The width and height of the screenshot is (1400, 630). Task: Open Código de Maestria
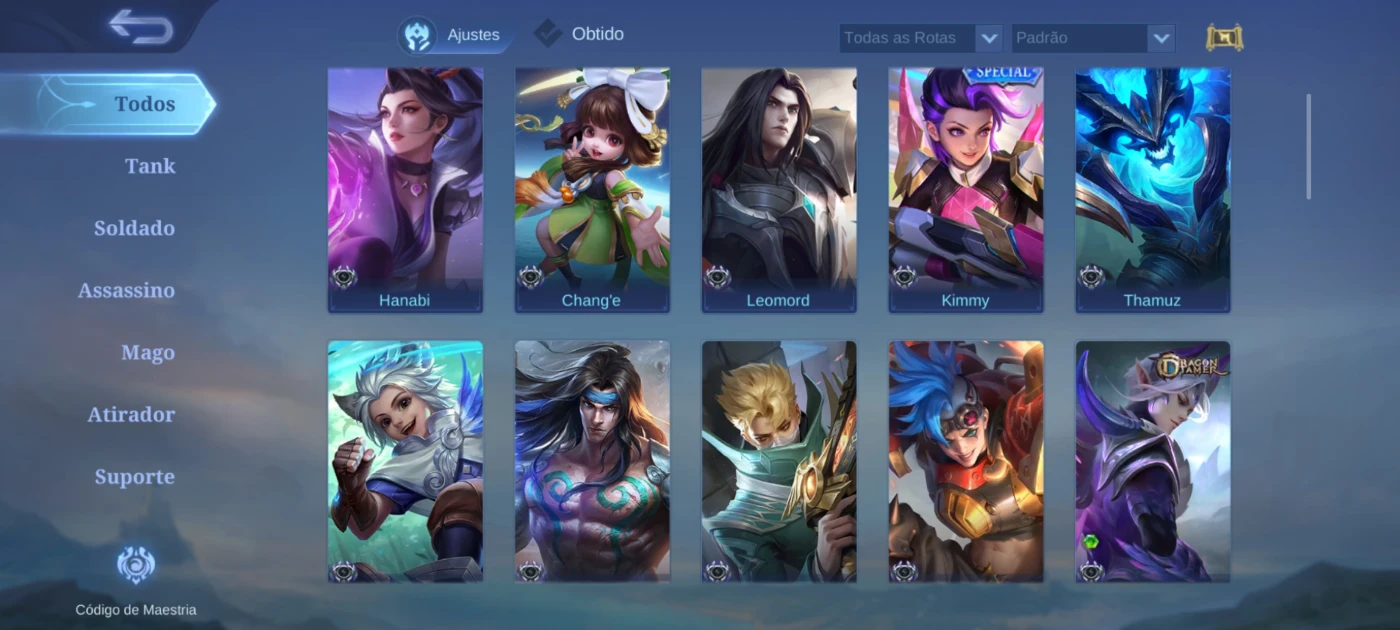(x=136, y=580)
